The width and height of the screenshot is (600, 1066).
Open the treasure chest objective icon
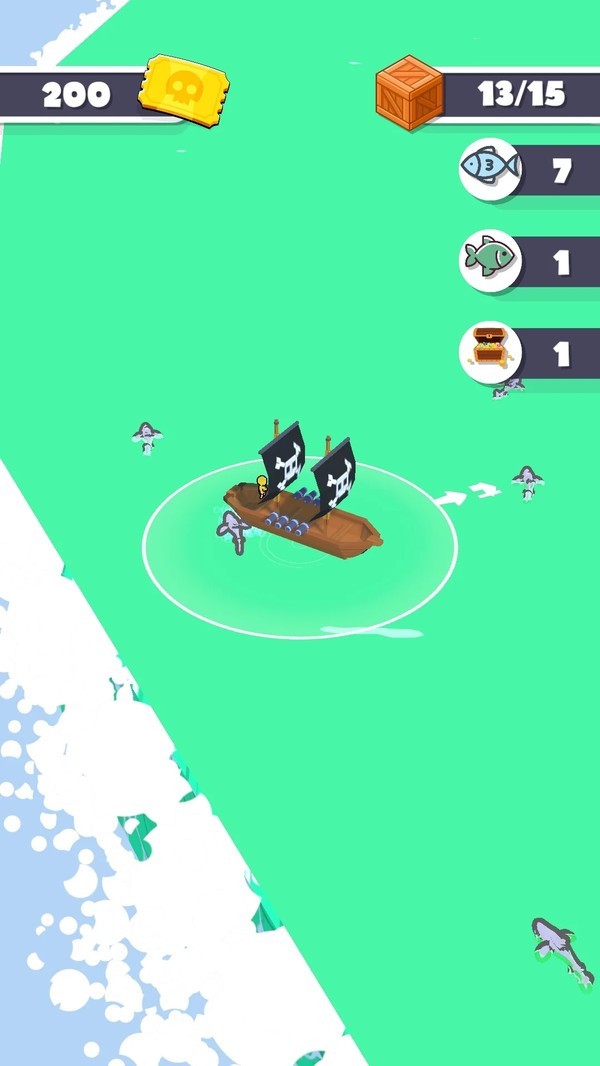[x=490, y=351]
